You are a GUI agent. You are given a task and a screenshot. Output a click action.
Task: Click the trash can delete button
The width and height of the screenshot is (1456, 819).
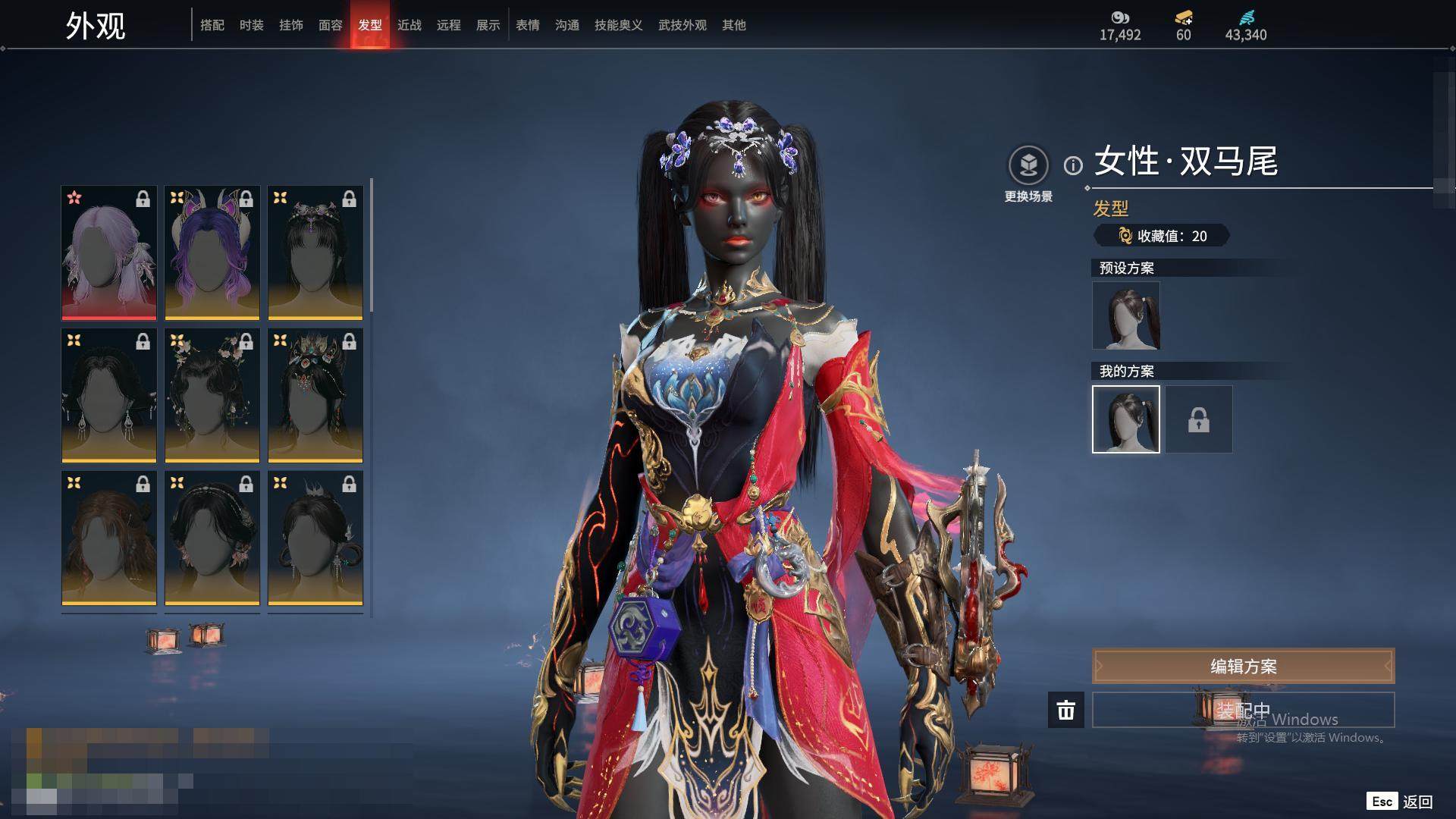(1066, 710)
